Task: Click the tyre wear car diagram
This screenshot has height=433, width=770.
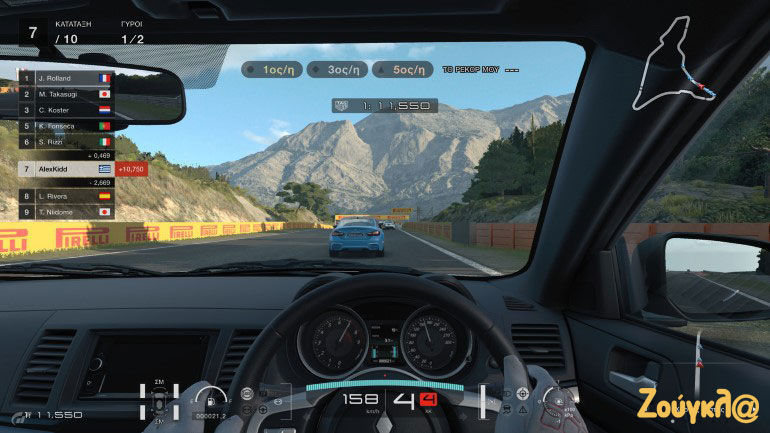Action: [159, 400]
